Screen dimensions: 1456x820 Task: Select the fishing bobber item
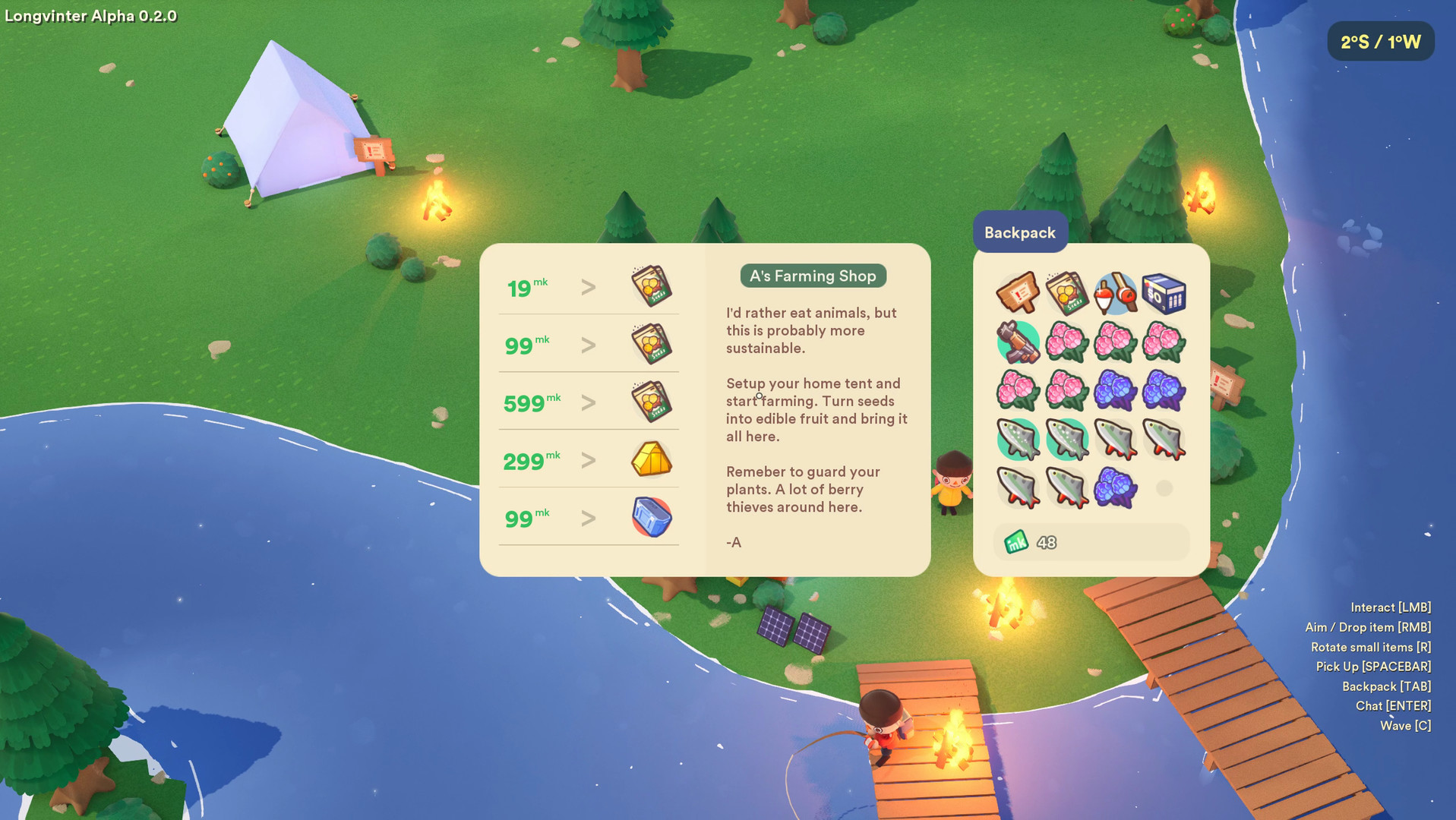[x=1115, y=293]
